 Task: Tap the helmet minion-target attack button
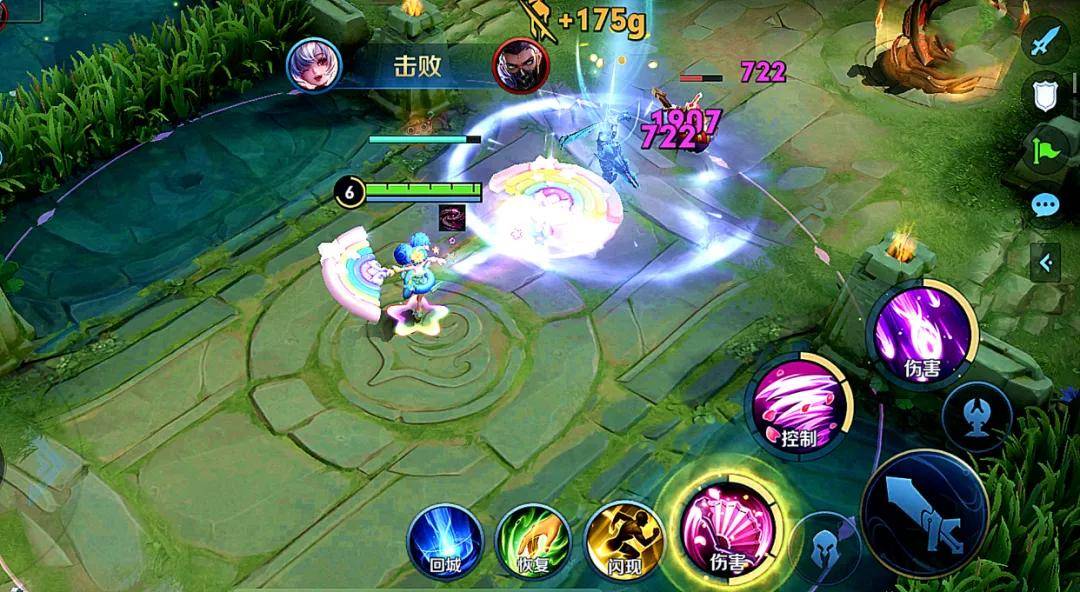tap(824, 547)
